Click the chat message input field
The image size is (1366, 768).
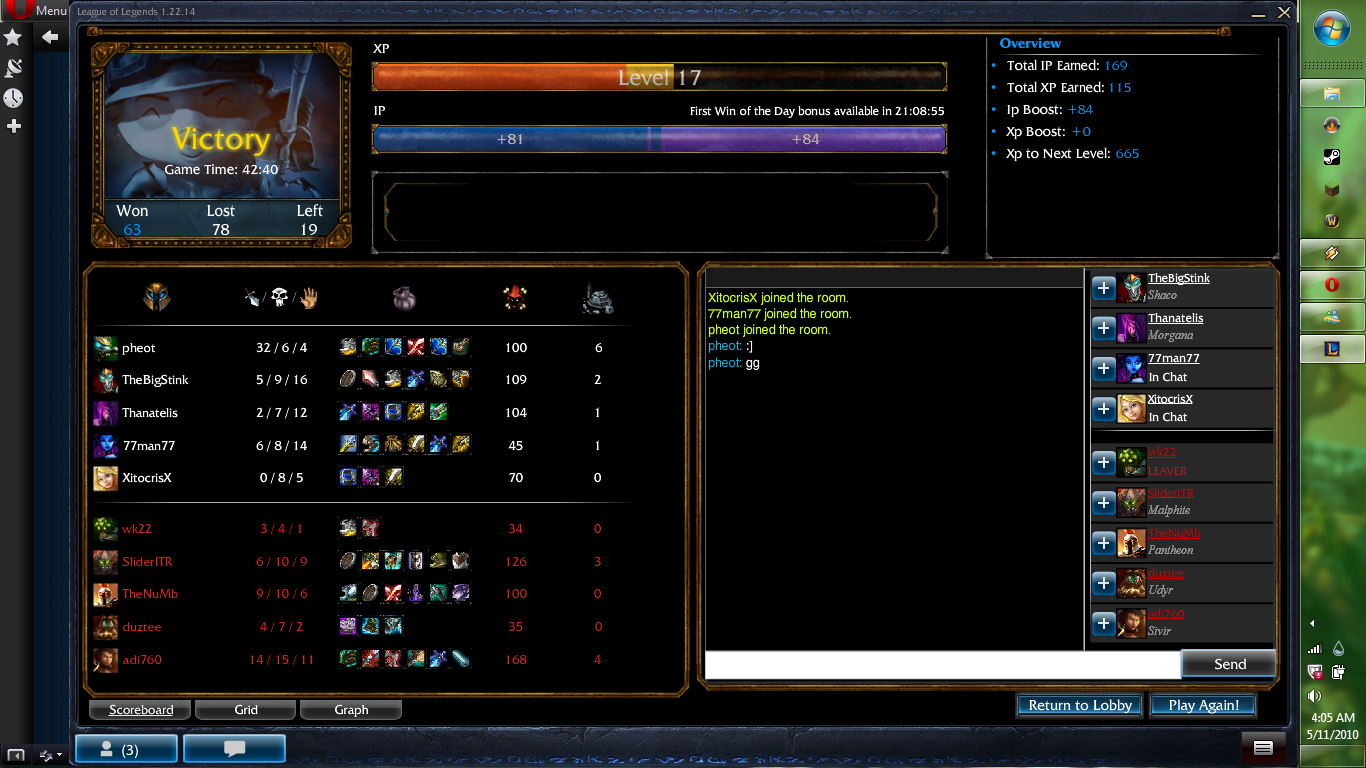[x=940, y=663]
